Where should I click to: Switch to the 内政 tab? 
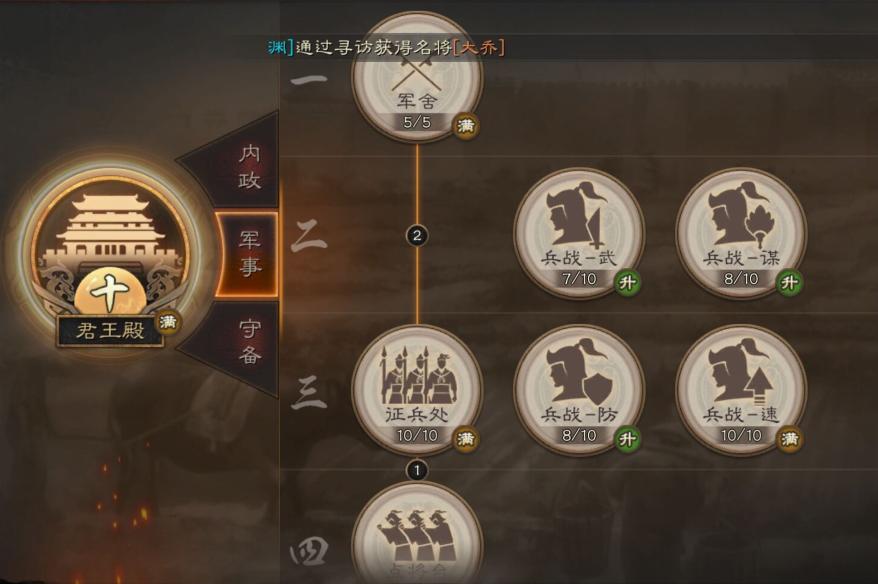pyautogui.click(x=247, y=166)
